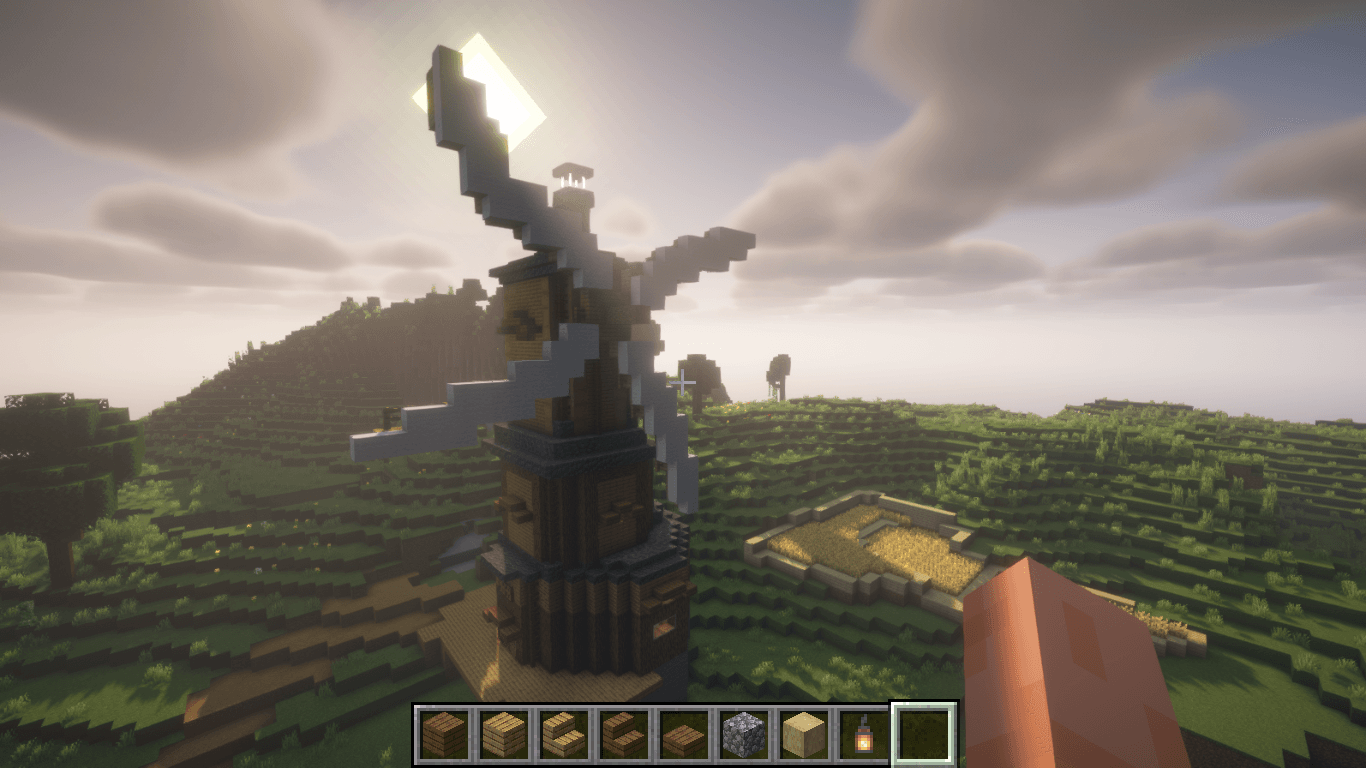This screenshot has height=768, width=1366.
Task: Select the lighter wood planks hotbar slot
Action: (504, 734)
